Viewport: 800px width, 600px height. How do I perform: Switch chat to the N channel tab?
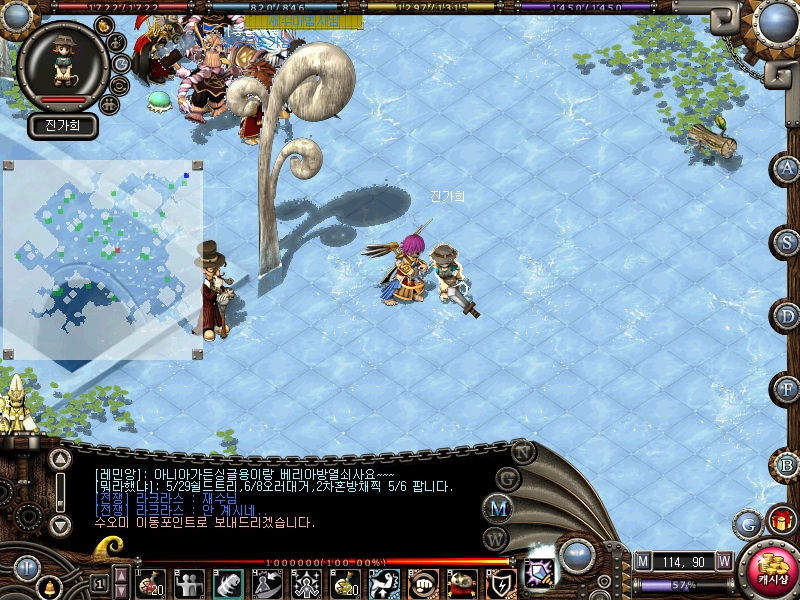[x=523, y=451]
